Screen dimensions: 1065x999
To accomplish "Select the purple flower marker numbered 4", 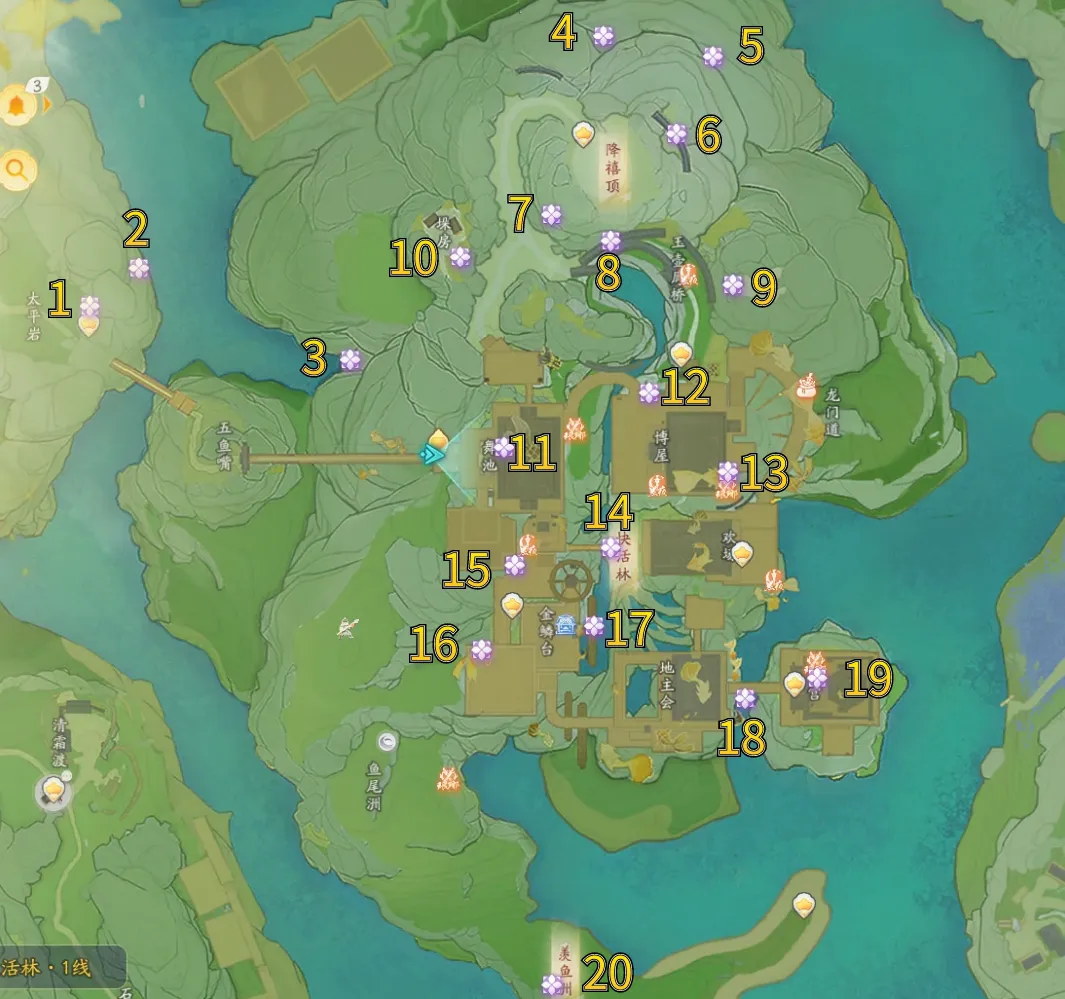I will coord(603,37).
